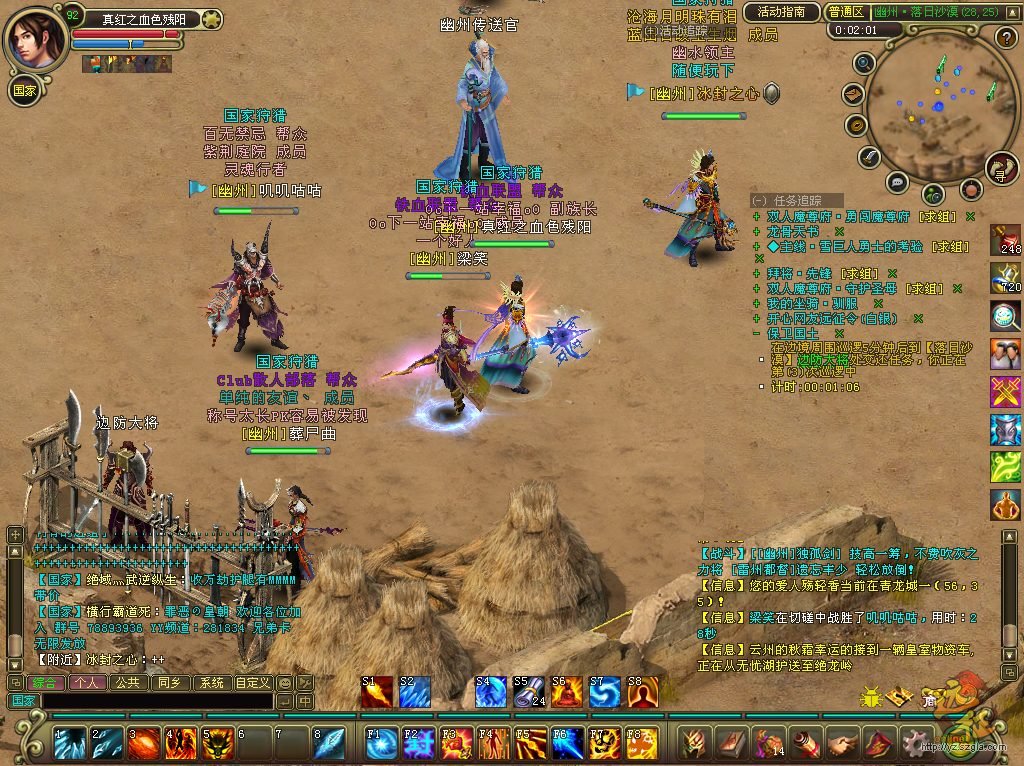Click the player portrait avatar
1024x766 pixels.
pos(35,38)
